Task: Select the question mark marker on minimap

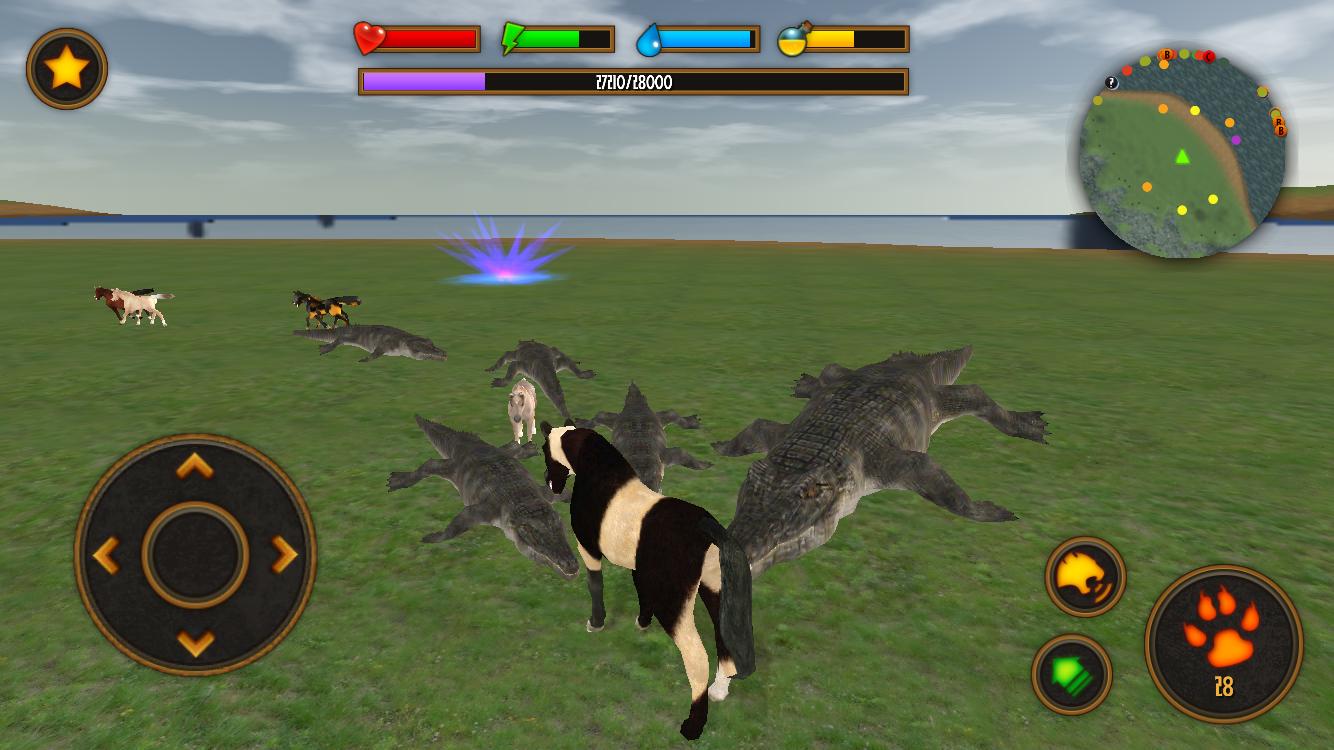Action: (1111, 82)
